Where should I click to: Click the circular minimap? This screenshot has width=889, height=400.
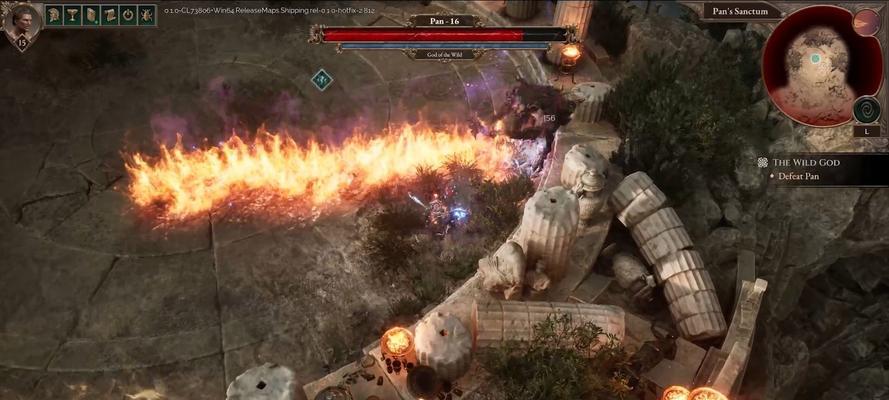tap(811, 66)
